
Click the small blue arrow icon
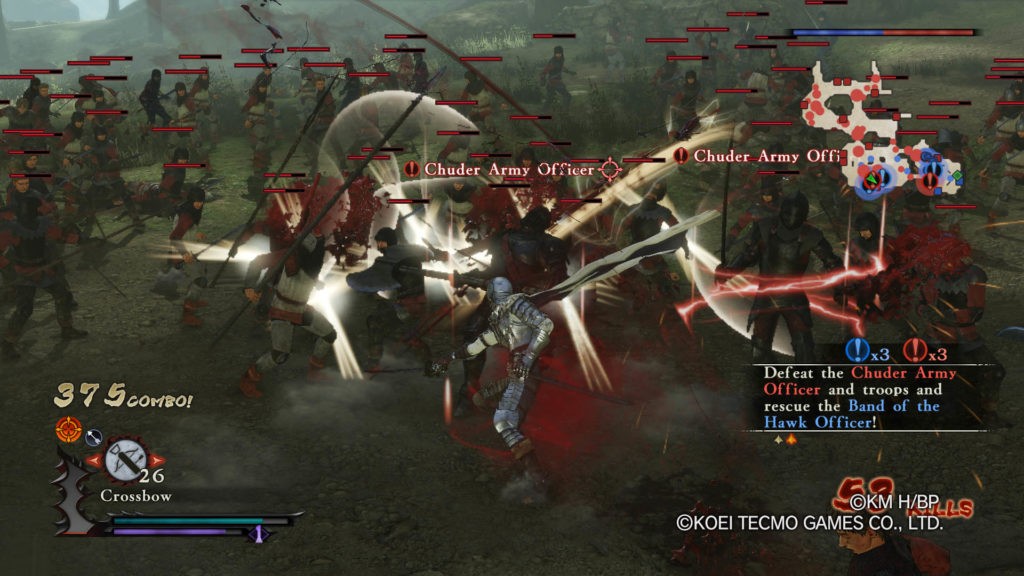click(92, 435)
